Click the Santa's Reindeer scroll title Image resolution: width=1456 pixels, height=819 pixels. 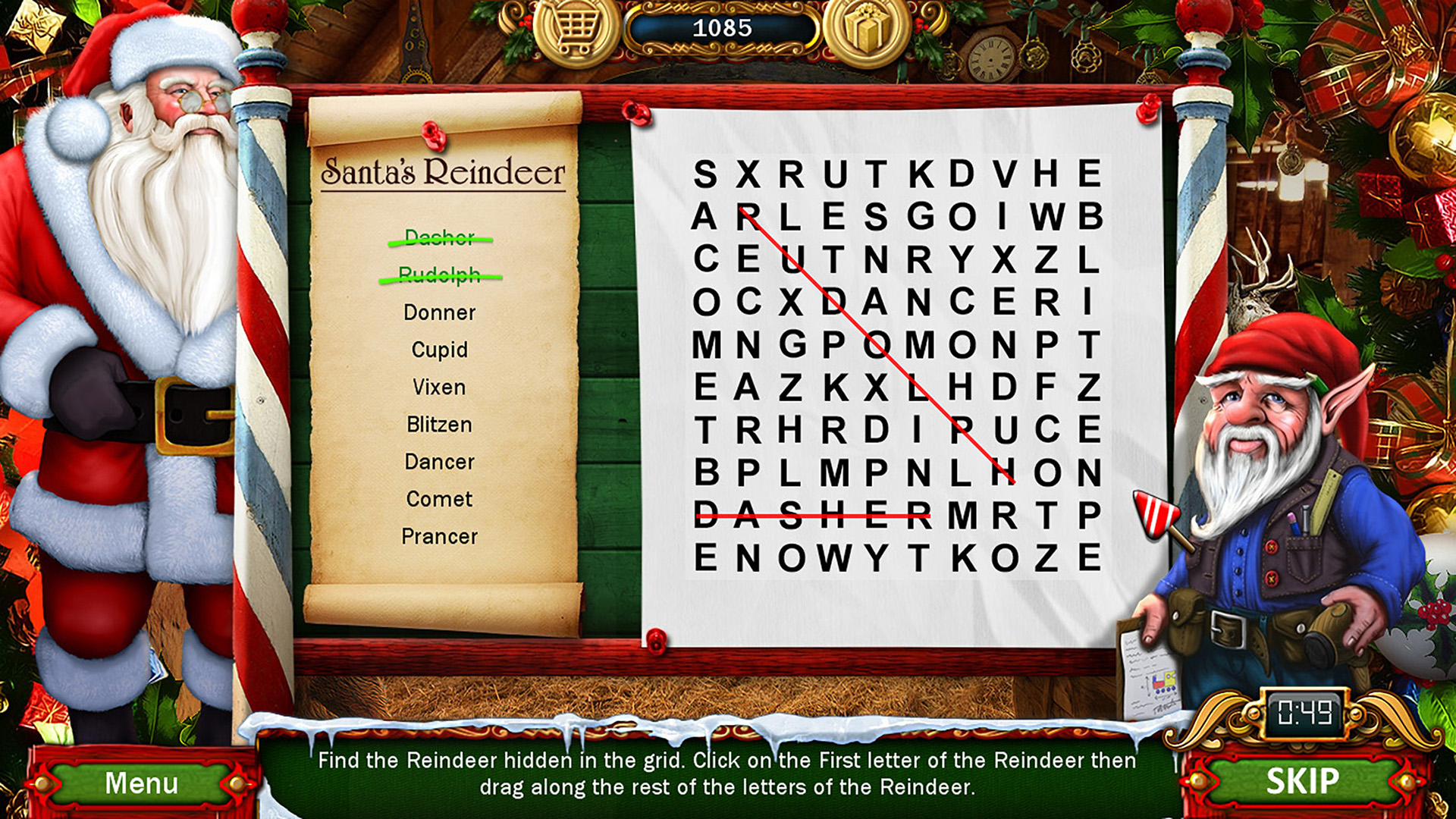point(443,171)
